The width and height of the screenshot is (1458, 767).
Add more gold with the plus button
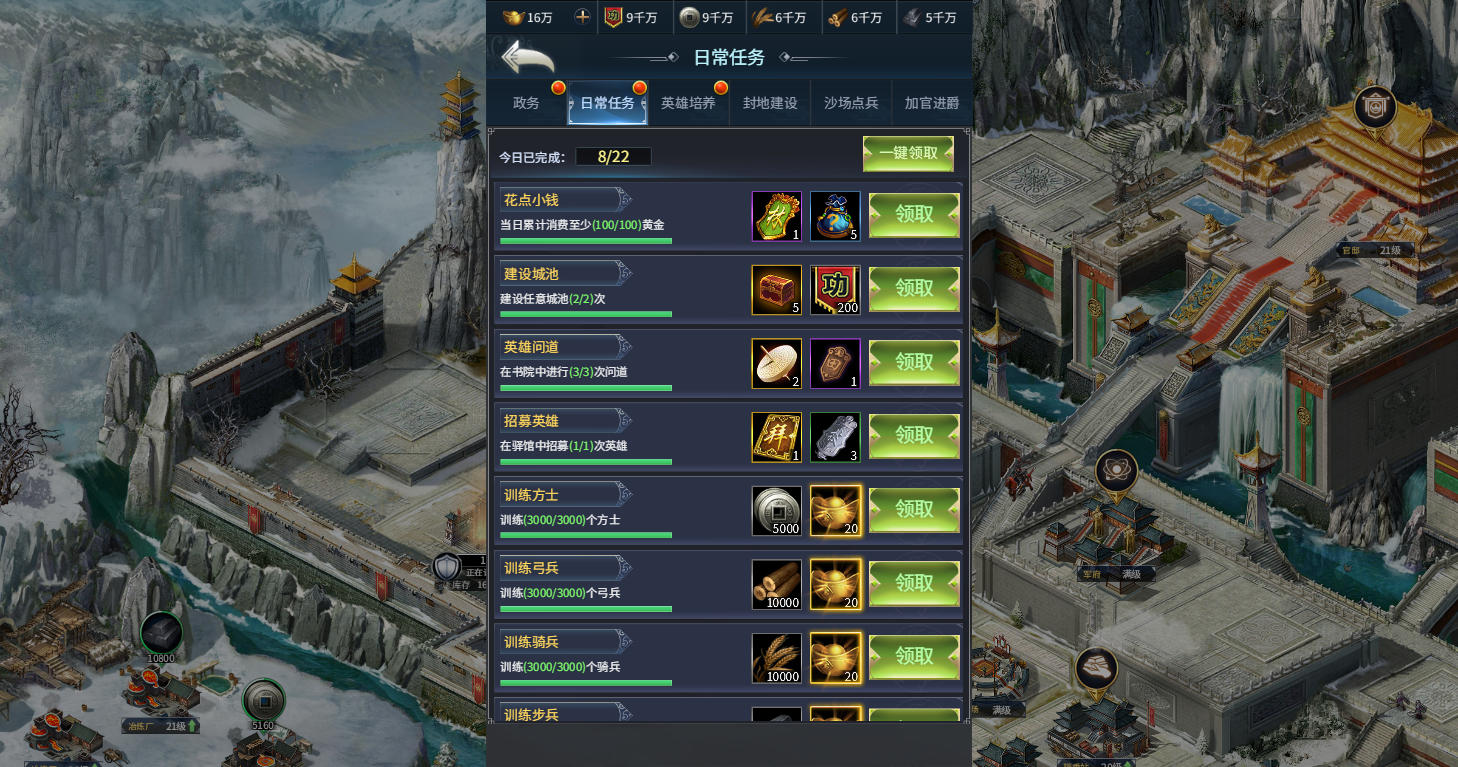coord(582,17)
